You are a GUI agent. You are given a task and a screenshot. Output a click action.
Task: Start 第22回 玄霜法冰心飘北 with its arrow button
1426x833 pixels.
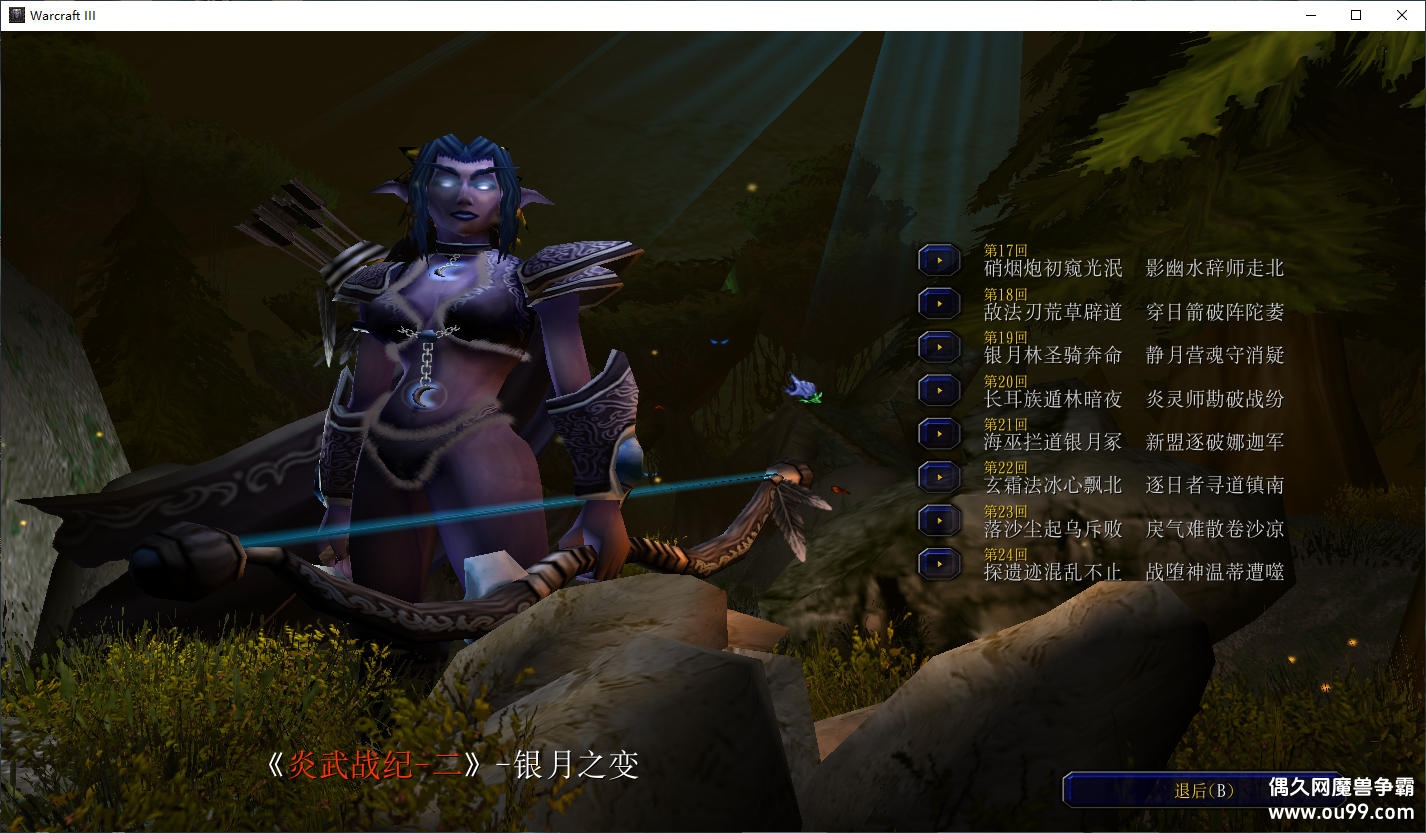pos(938,477)
